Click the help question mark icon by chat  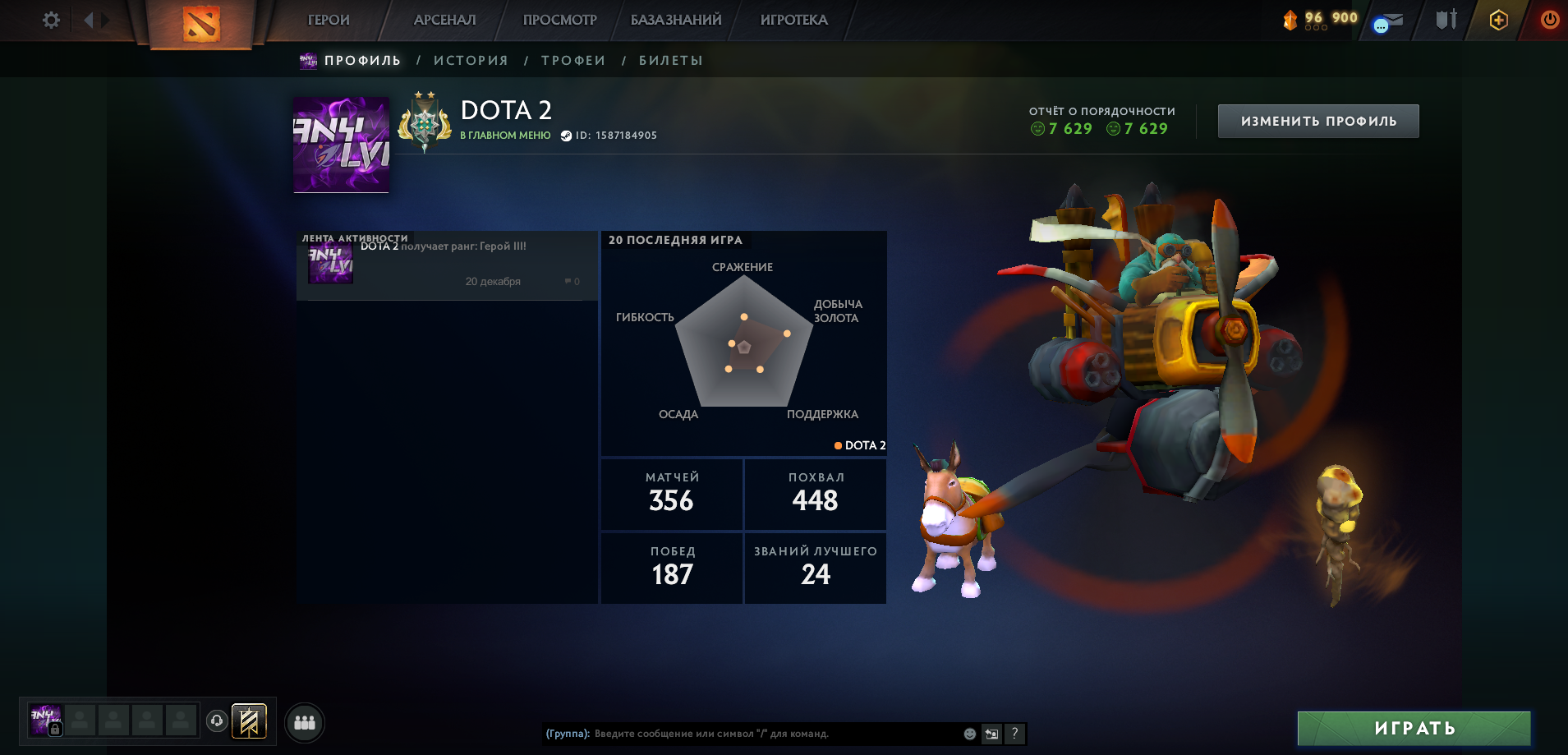point(1015,734)
